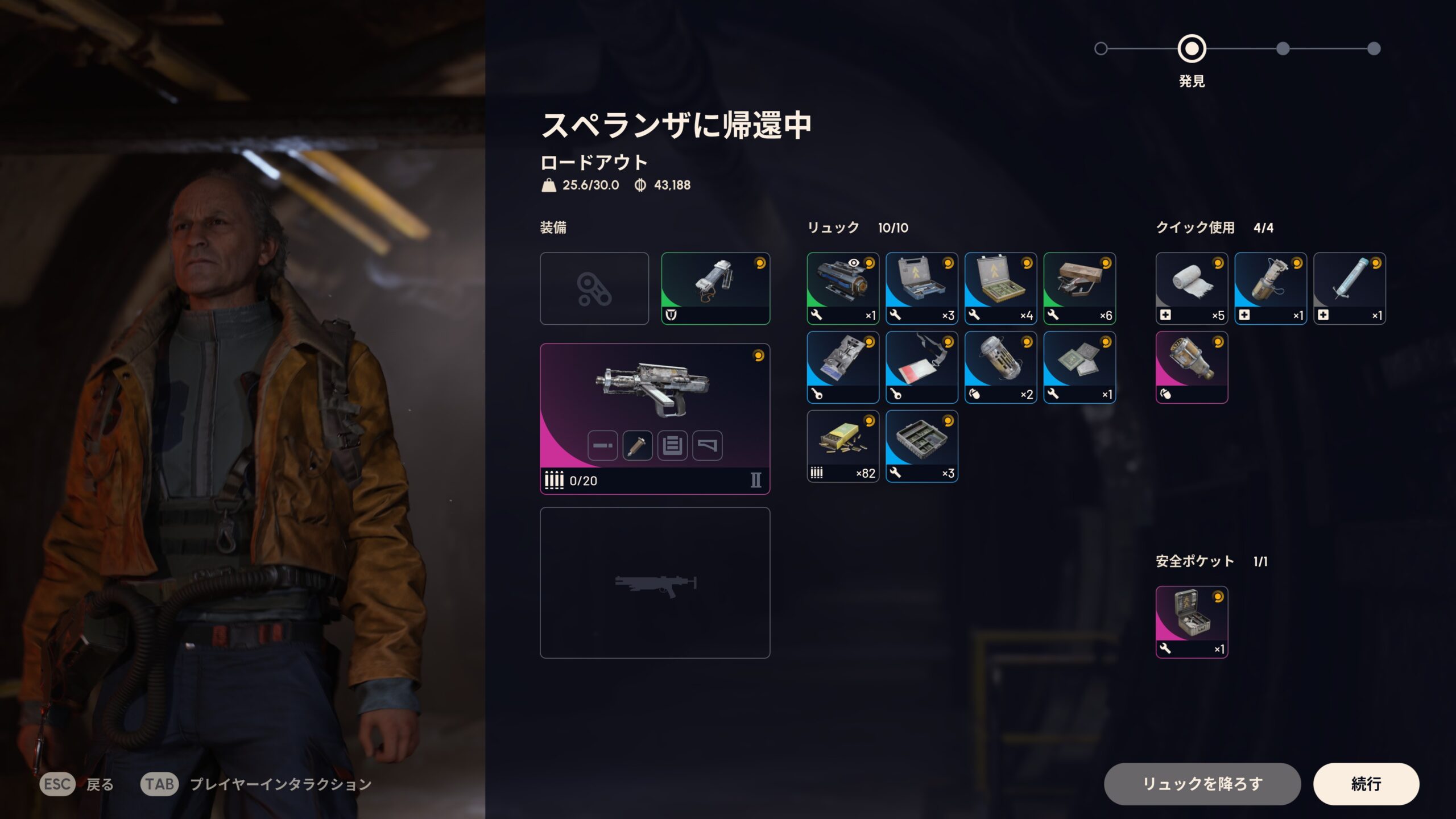The image size is (1456, 819).
Task: Select the magazine attachment slot on the weapon
Action: coord(672,445)
